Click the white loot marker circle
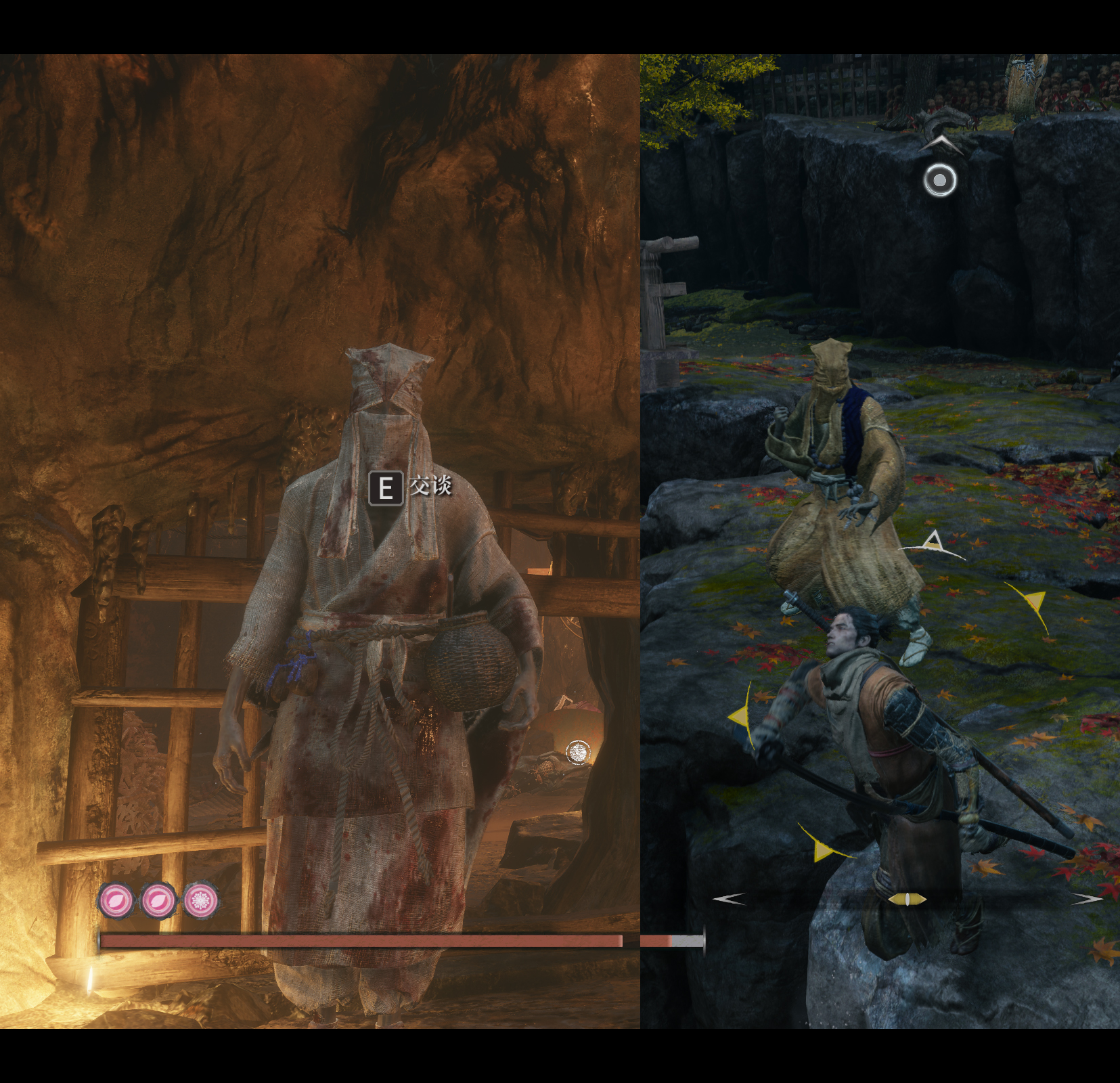Screen dimensions: 1120x1083 point(578,752)
